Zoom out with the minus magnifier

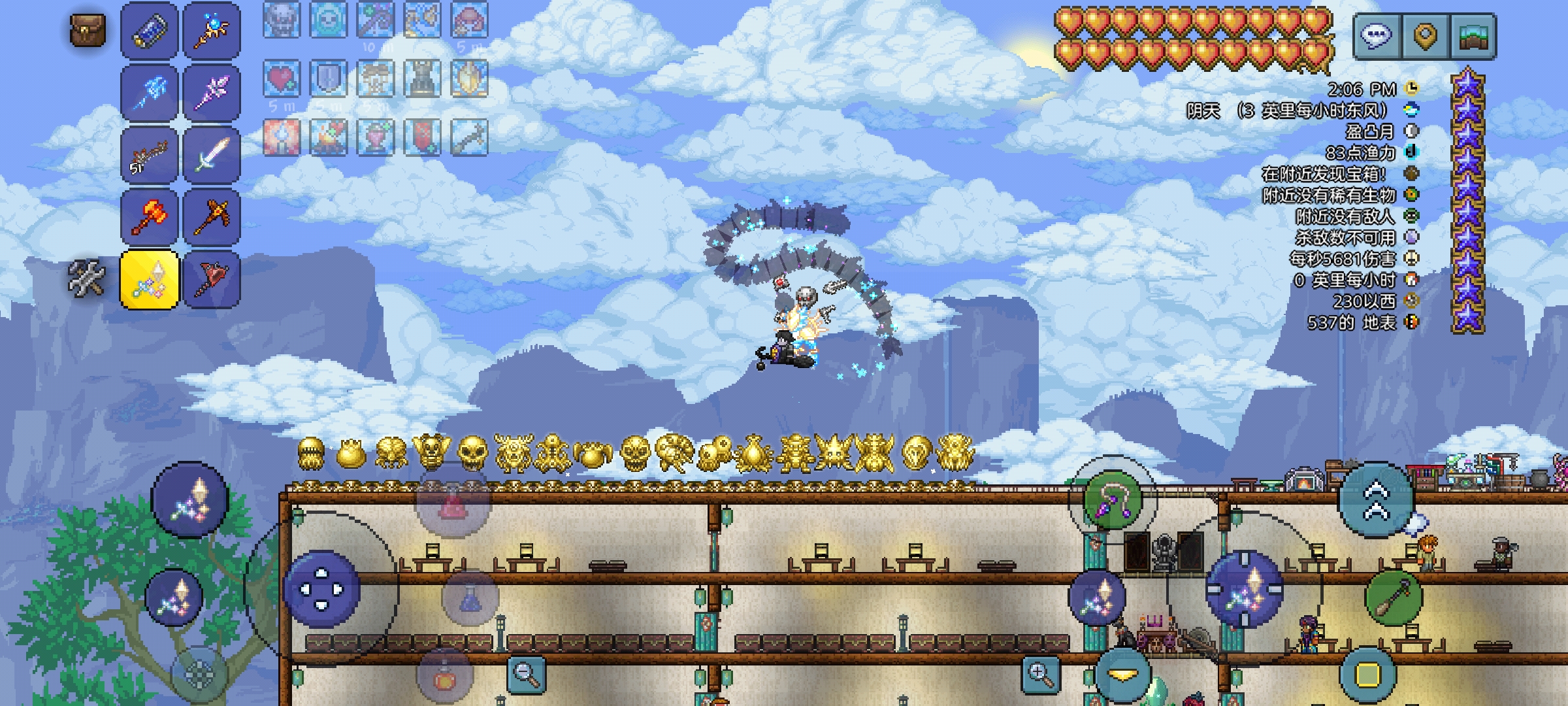click(527, 673)
